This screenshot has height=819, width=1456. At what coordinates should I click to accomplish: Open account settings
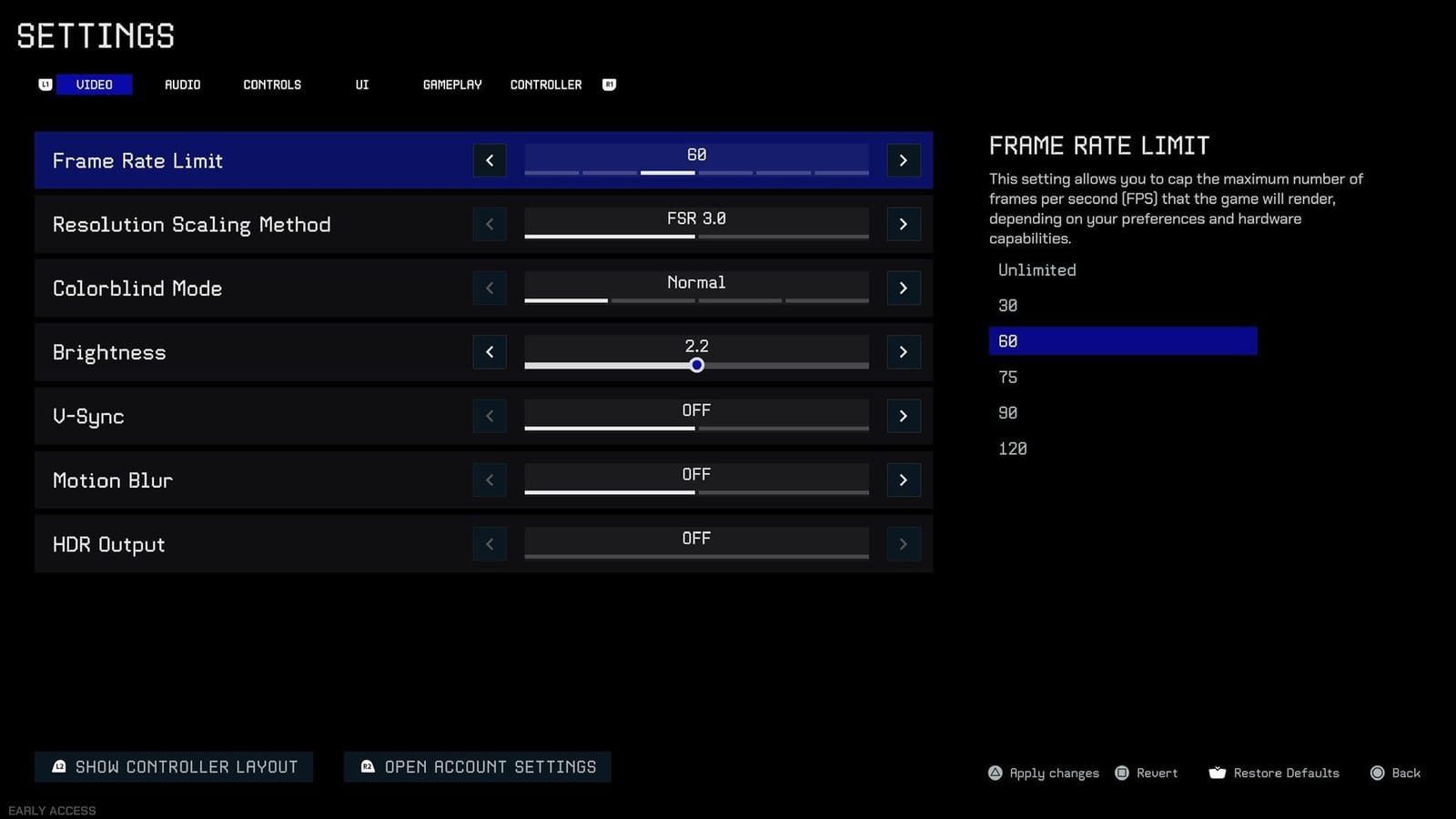(477, 766)
